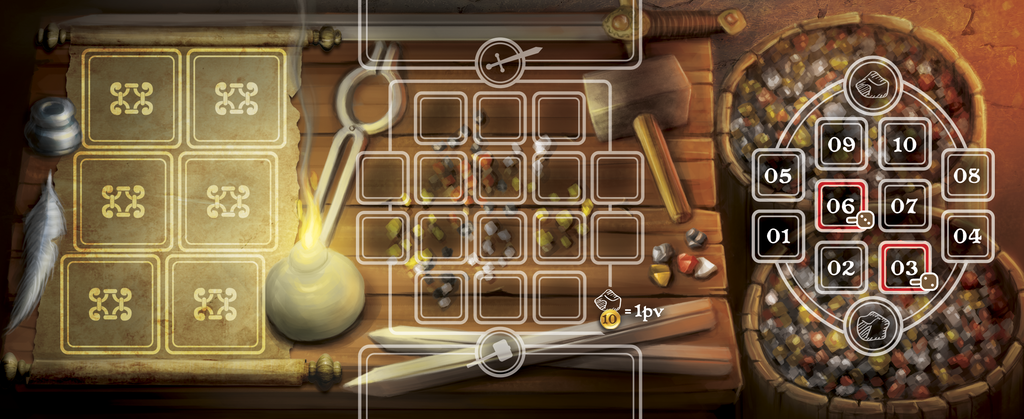This screenshot has width=1024, height=419.
Task: Select the tile numbered 01
Action: pos(778,237)
